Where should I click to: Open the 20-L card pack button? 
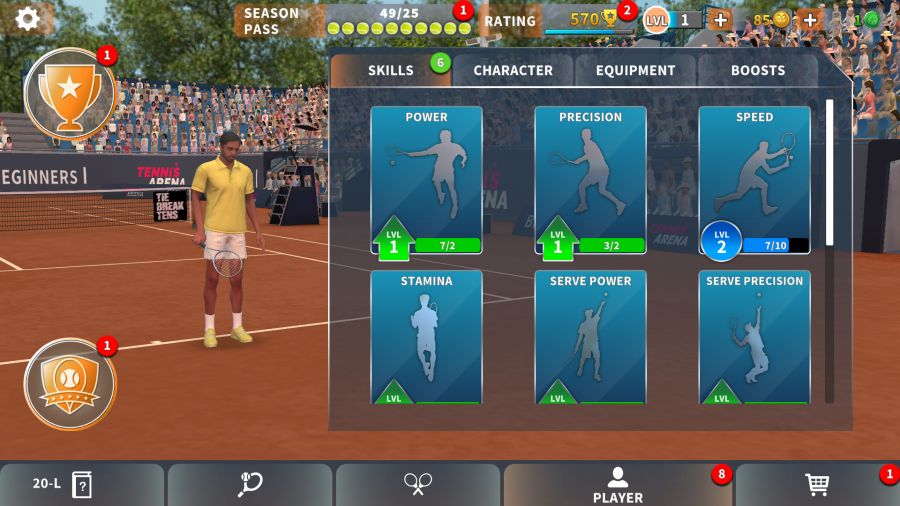64,485
